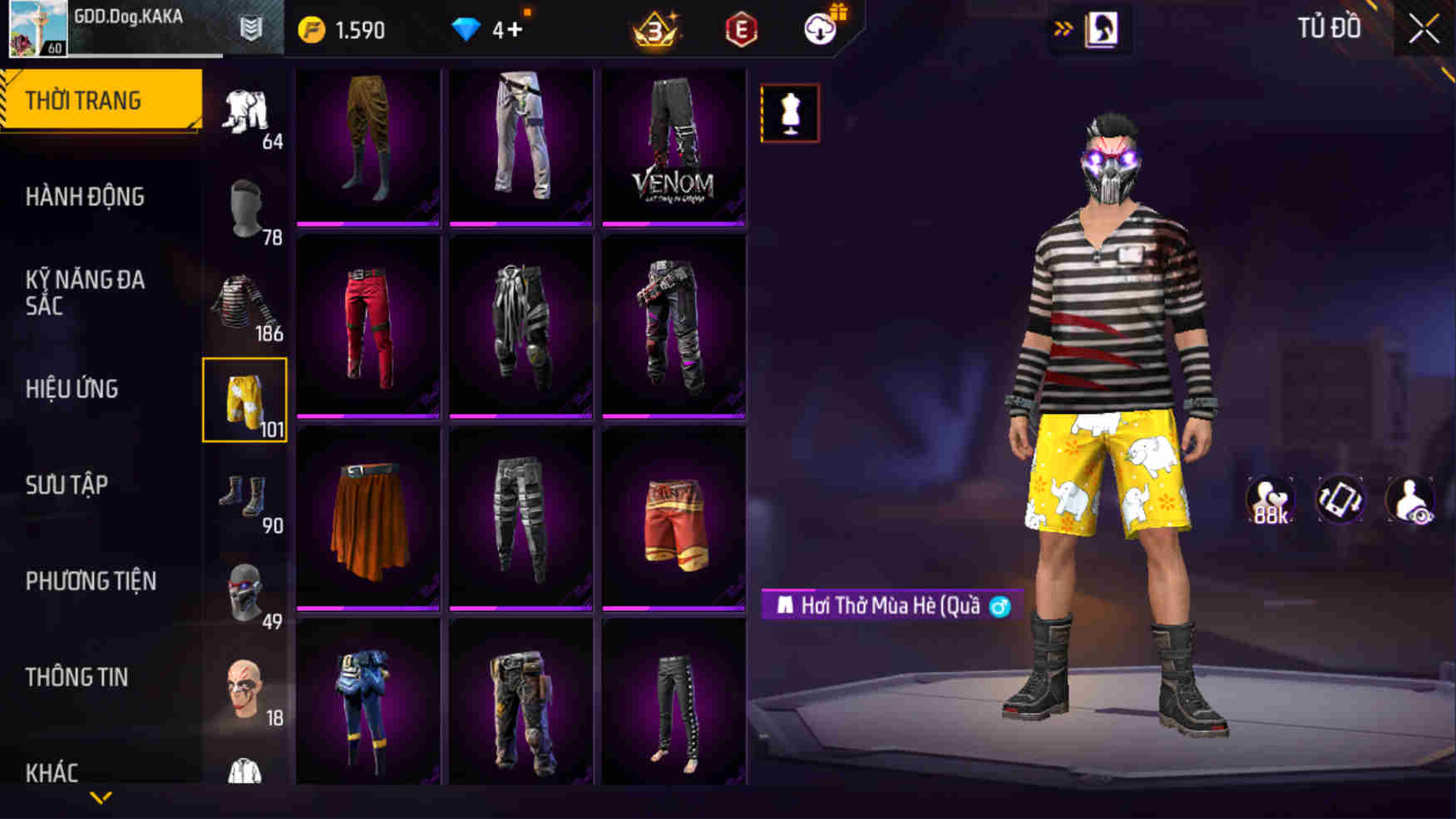Toggle character visibility with the eye-person icon

tap(1410, 500)
